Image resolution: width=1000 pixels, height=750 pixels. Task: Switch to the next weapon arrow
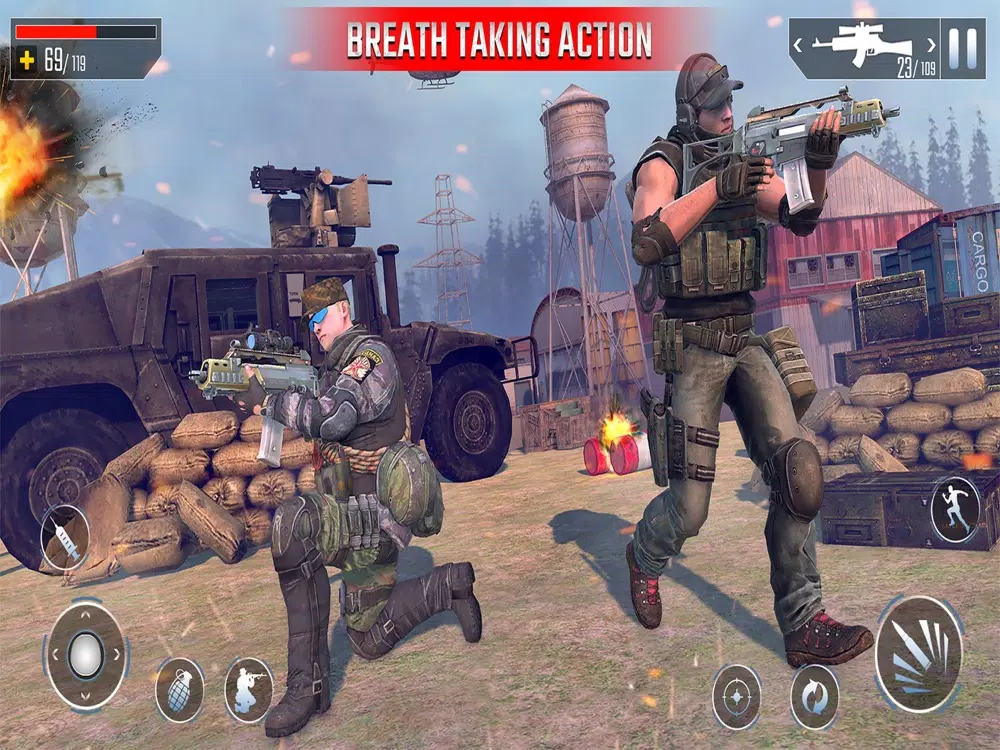(x=930, y=45)
